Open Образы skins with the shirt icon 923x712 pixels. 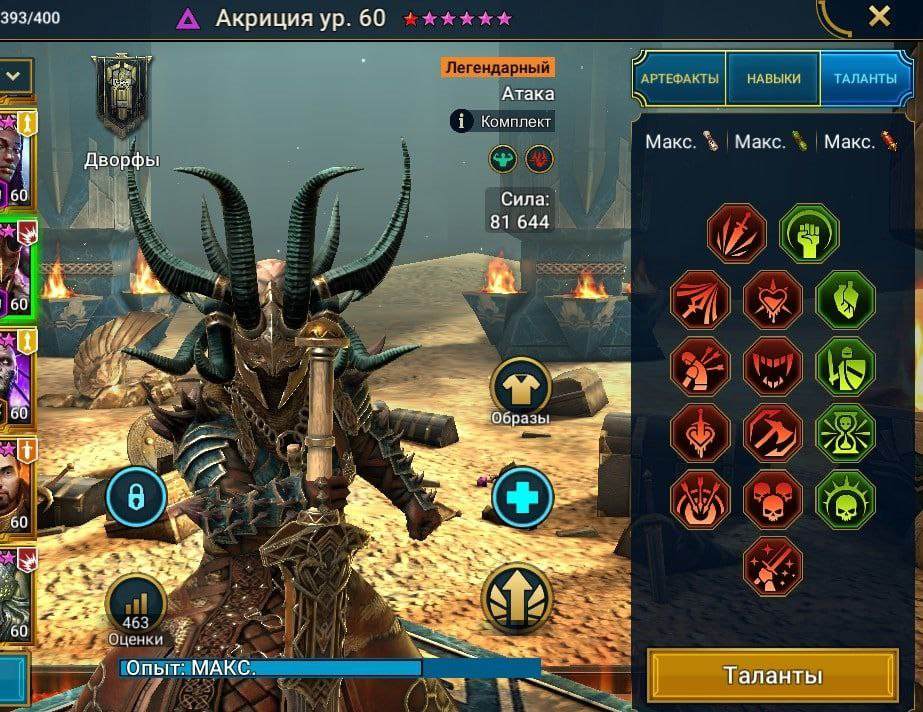tap(520, 387)
